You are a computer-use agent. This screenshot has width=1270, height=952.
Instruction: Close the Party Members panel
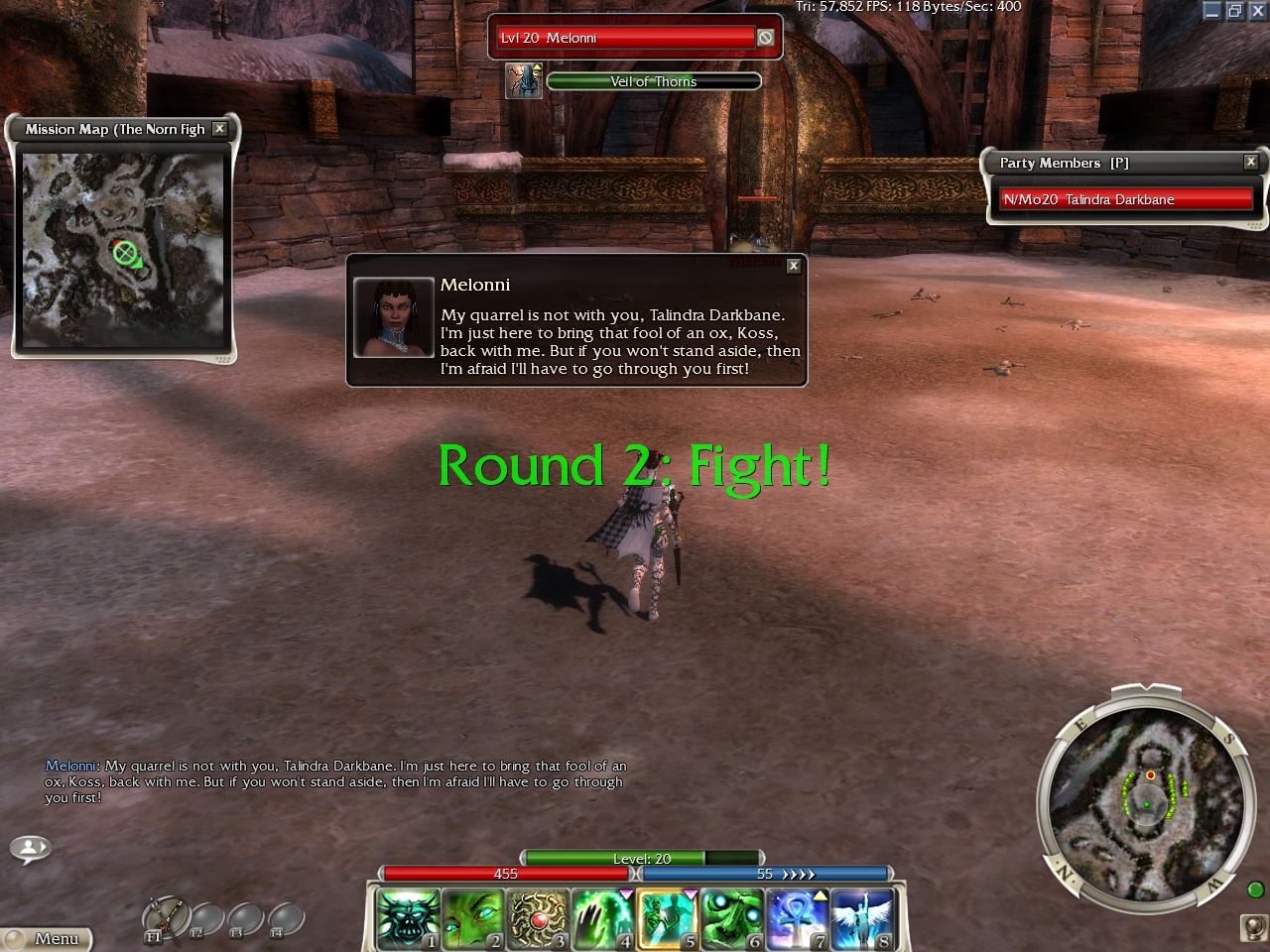tap(1251, 162)
